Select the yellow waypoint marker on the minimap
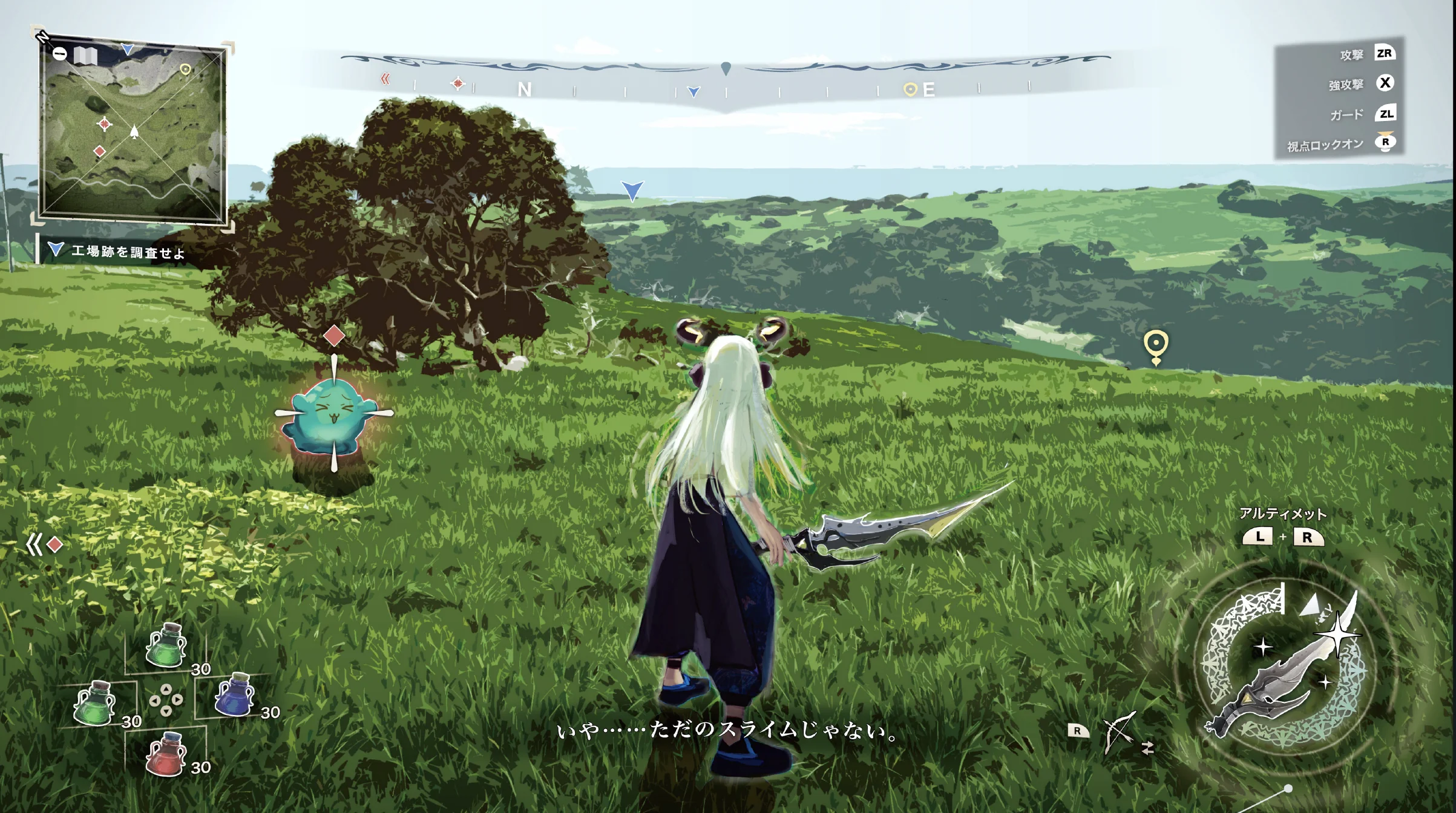The width and height of the screenshot is (1456, 813). [185, 70]
